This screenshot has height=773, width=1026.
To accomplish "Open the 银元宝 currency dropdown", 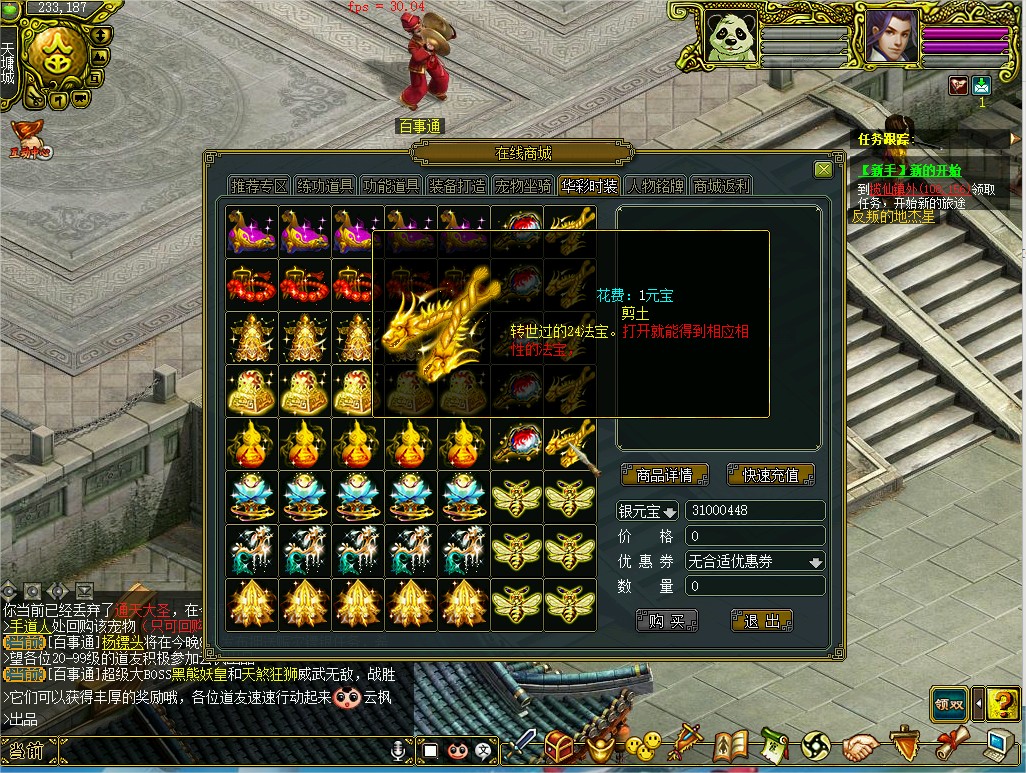I will pyautogui.click(x=647, y=511).
